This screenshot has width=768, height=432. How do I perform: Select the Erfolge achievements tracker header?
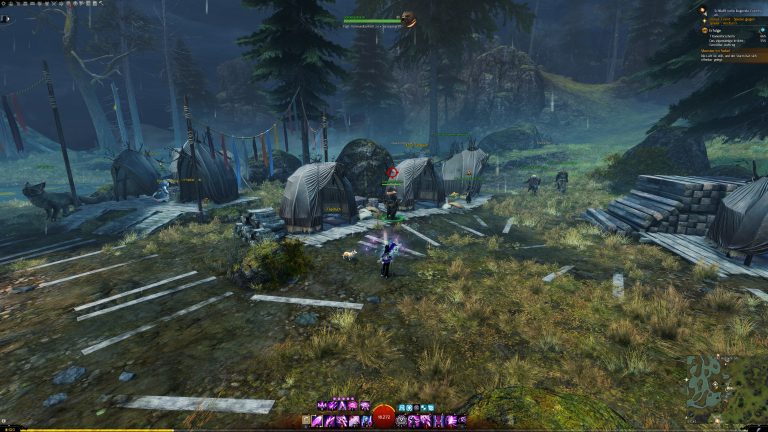[714, 30]
